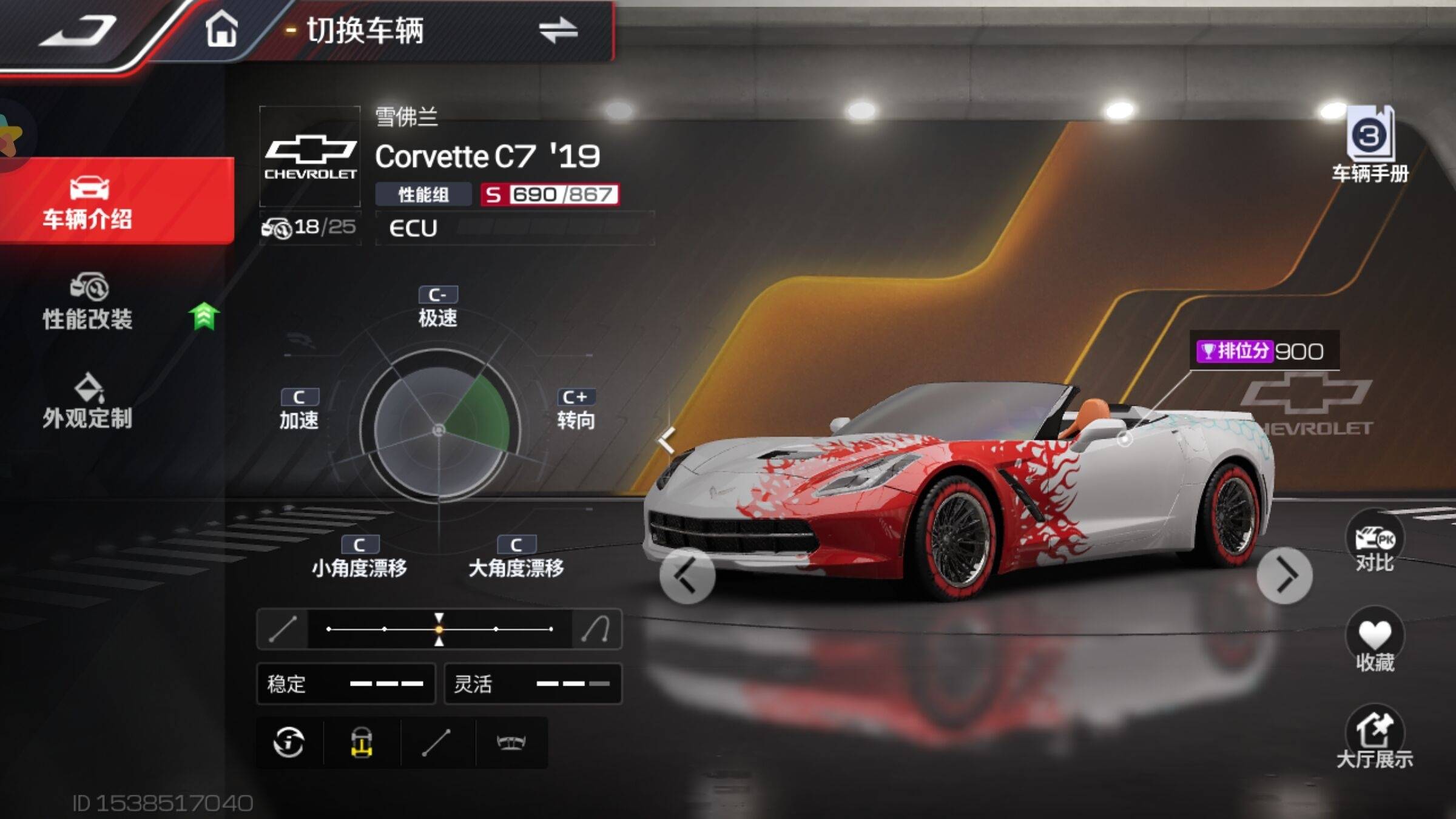Tap the 排位分 ranking score tag
Image resolution: width=1456 pixels, height=819 pixels.
coord(1262,351)
